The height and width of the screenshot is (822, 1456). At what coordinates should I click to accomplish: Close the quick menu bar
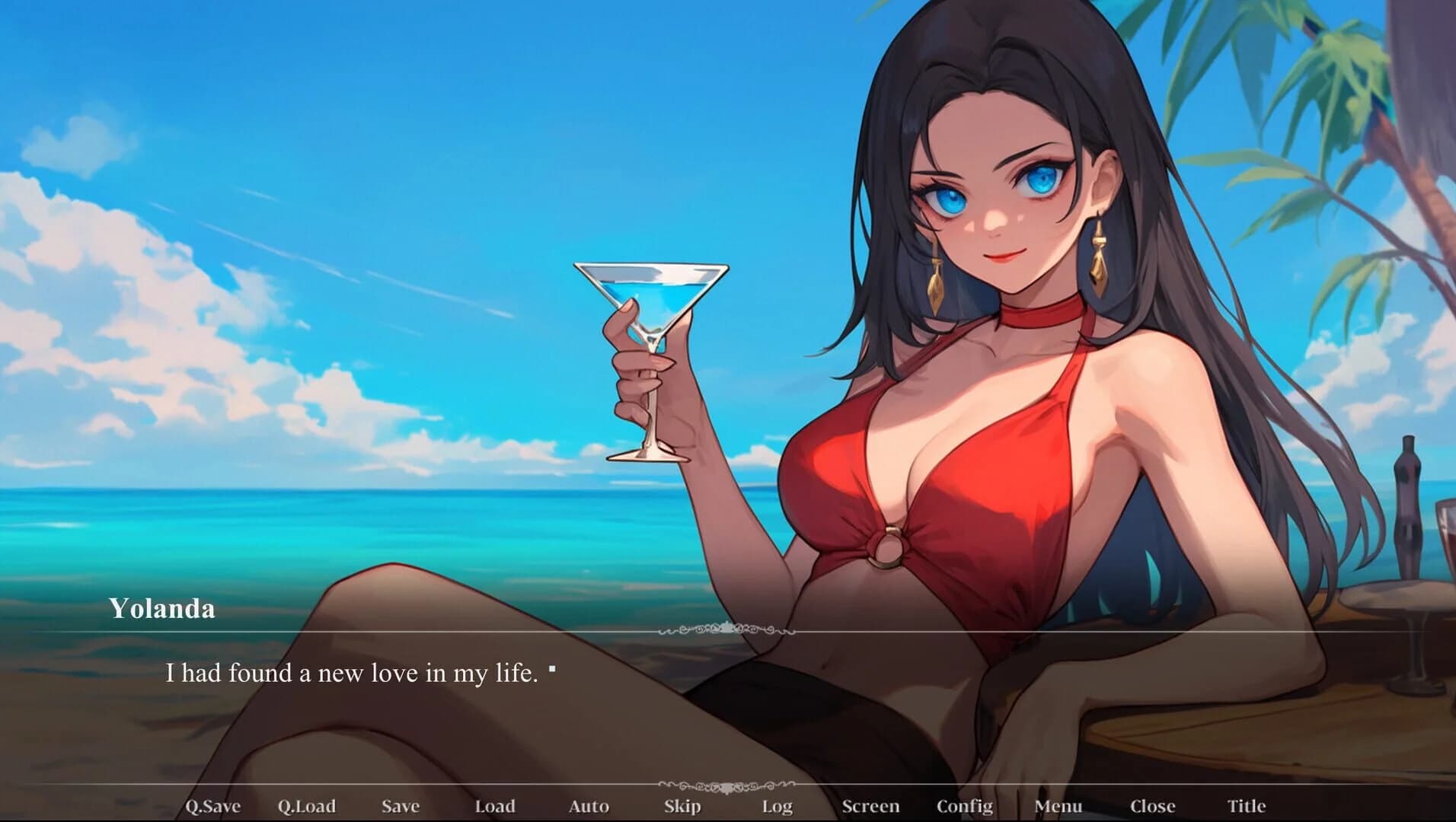click(1154, 804)
